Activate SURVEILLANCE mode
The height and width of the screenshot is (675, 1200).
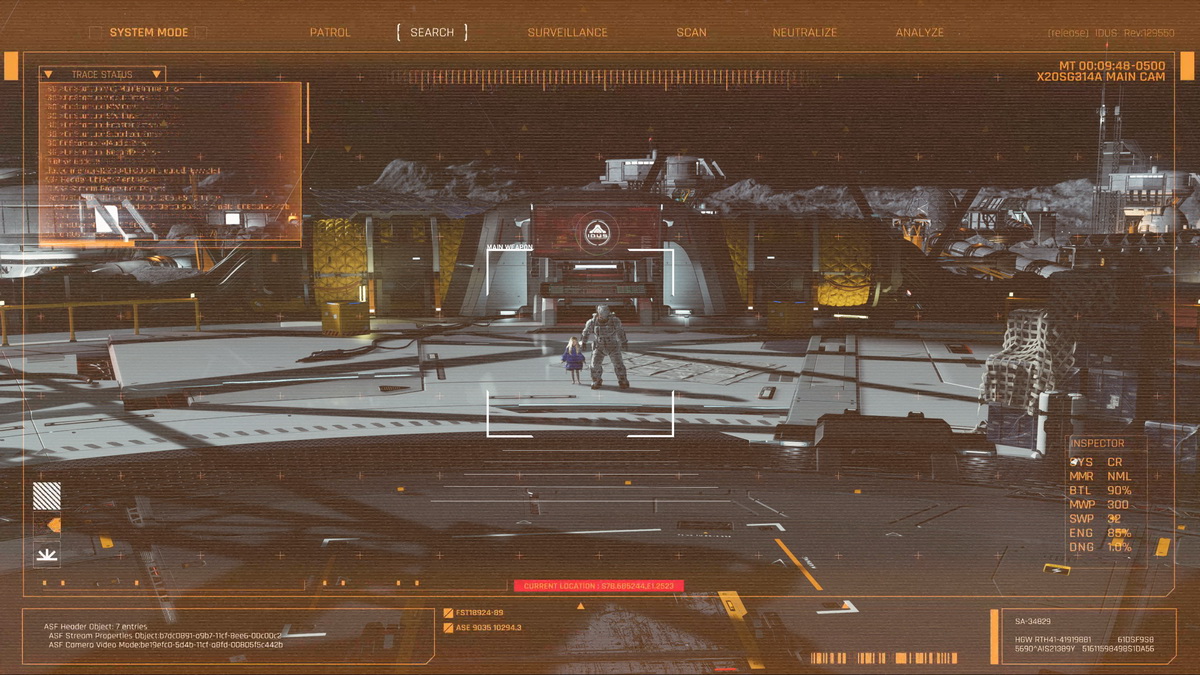[567, 32]
